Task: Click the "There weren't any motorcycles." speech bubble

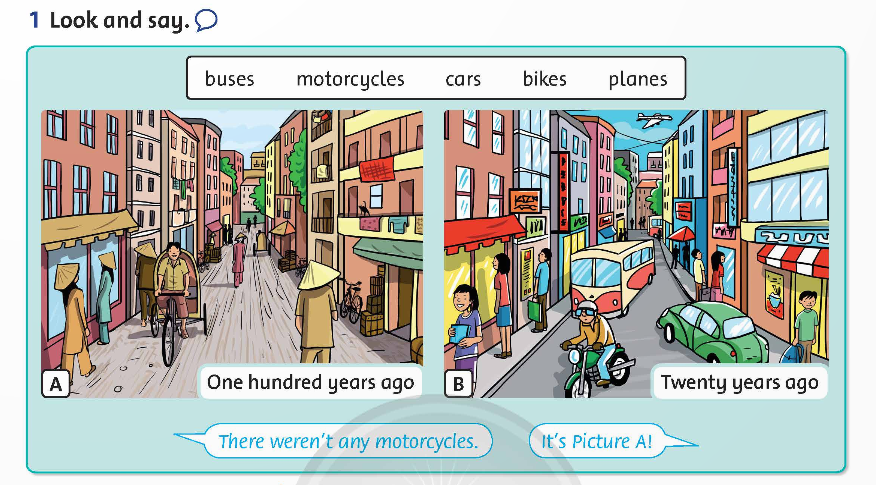Action: click(x=347, y=441)
